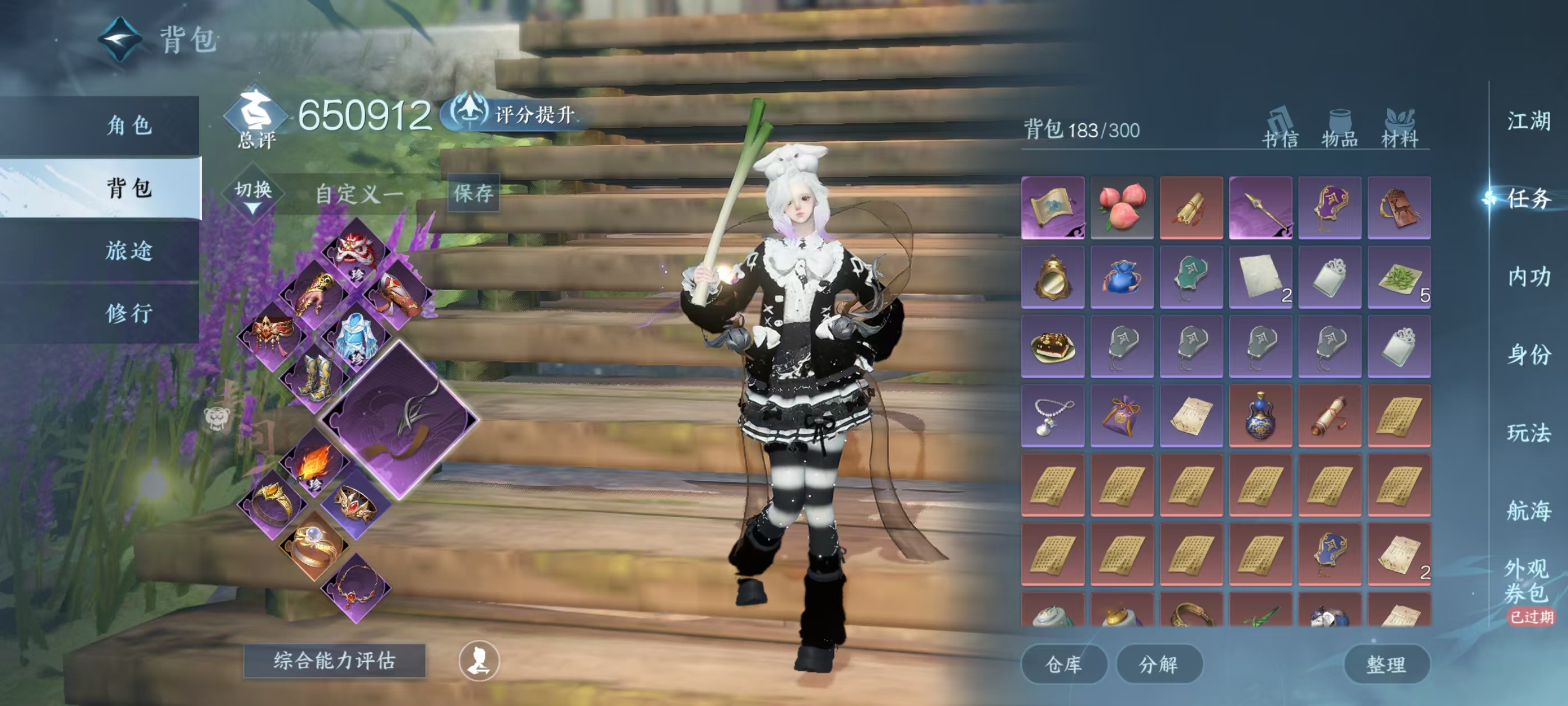The image size is (1568, 706).
Task: Save the outfit with 保存
Action: tap(473, 193)
